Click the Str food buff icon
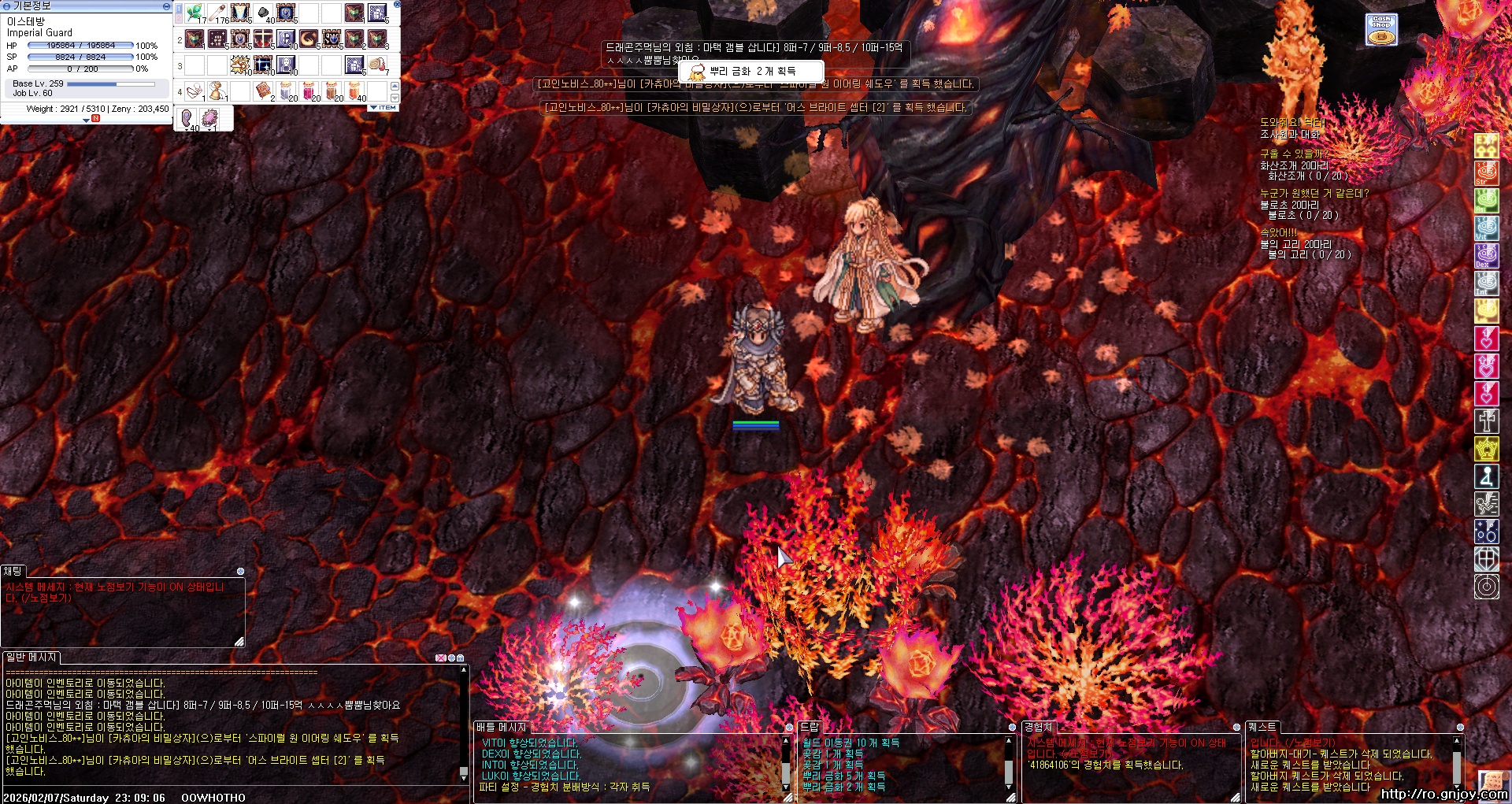The width and height of the screenshot is (1512, 804). pos(1486,173)
